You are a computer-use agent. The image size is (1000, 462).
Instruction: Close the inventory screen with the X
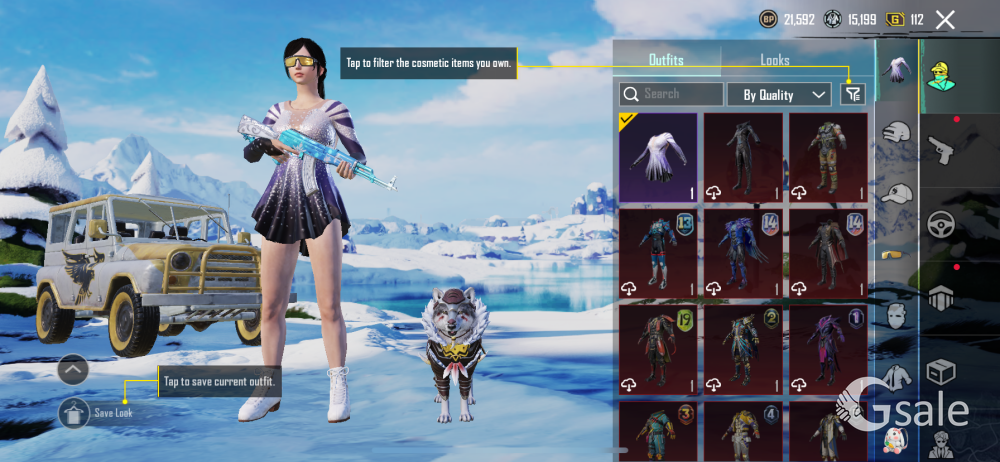pos(945,19)
